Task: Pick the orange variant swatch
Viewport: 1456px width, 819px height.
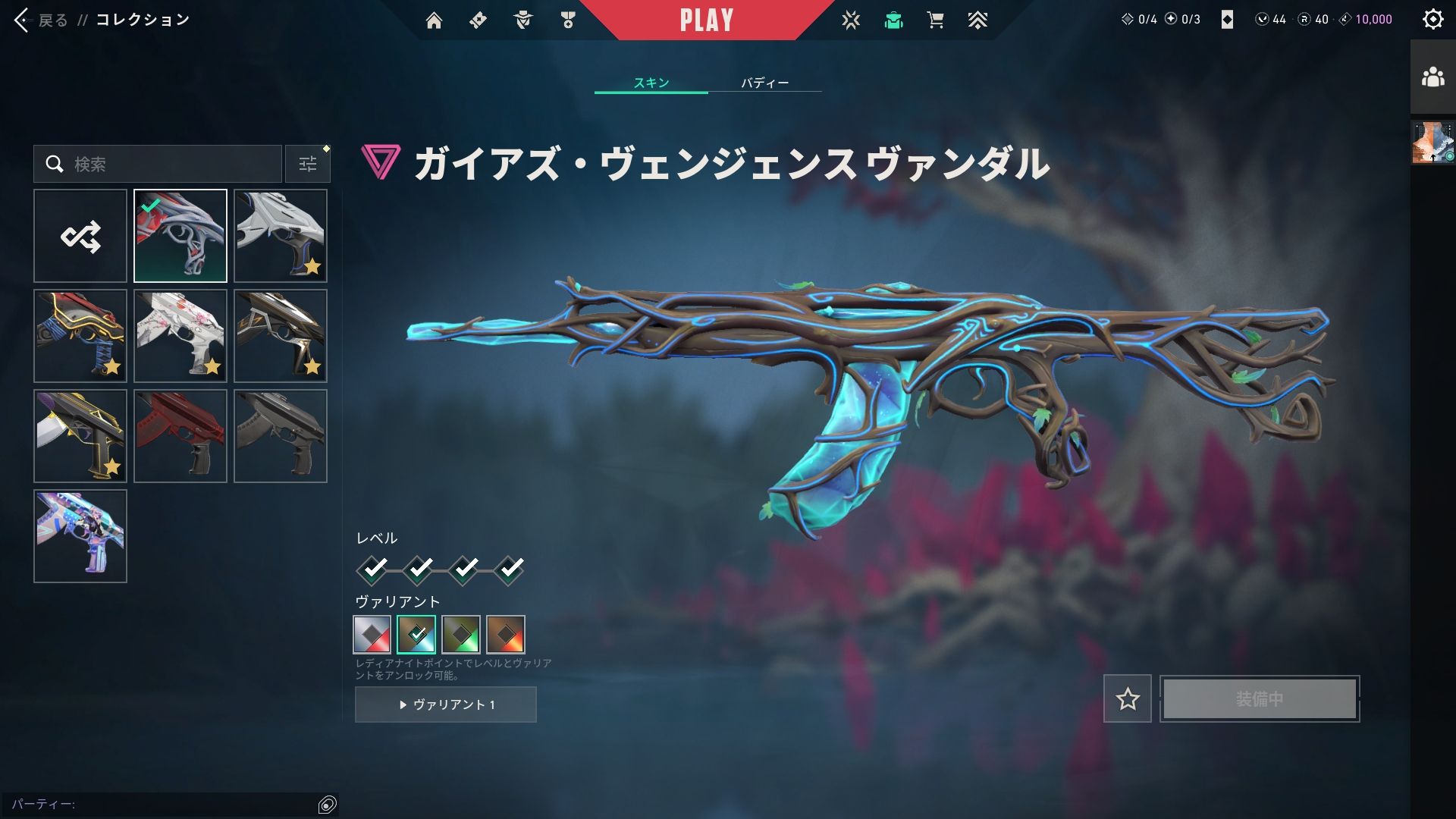Action: pos(506,635)
